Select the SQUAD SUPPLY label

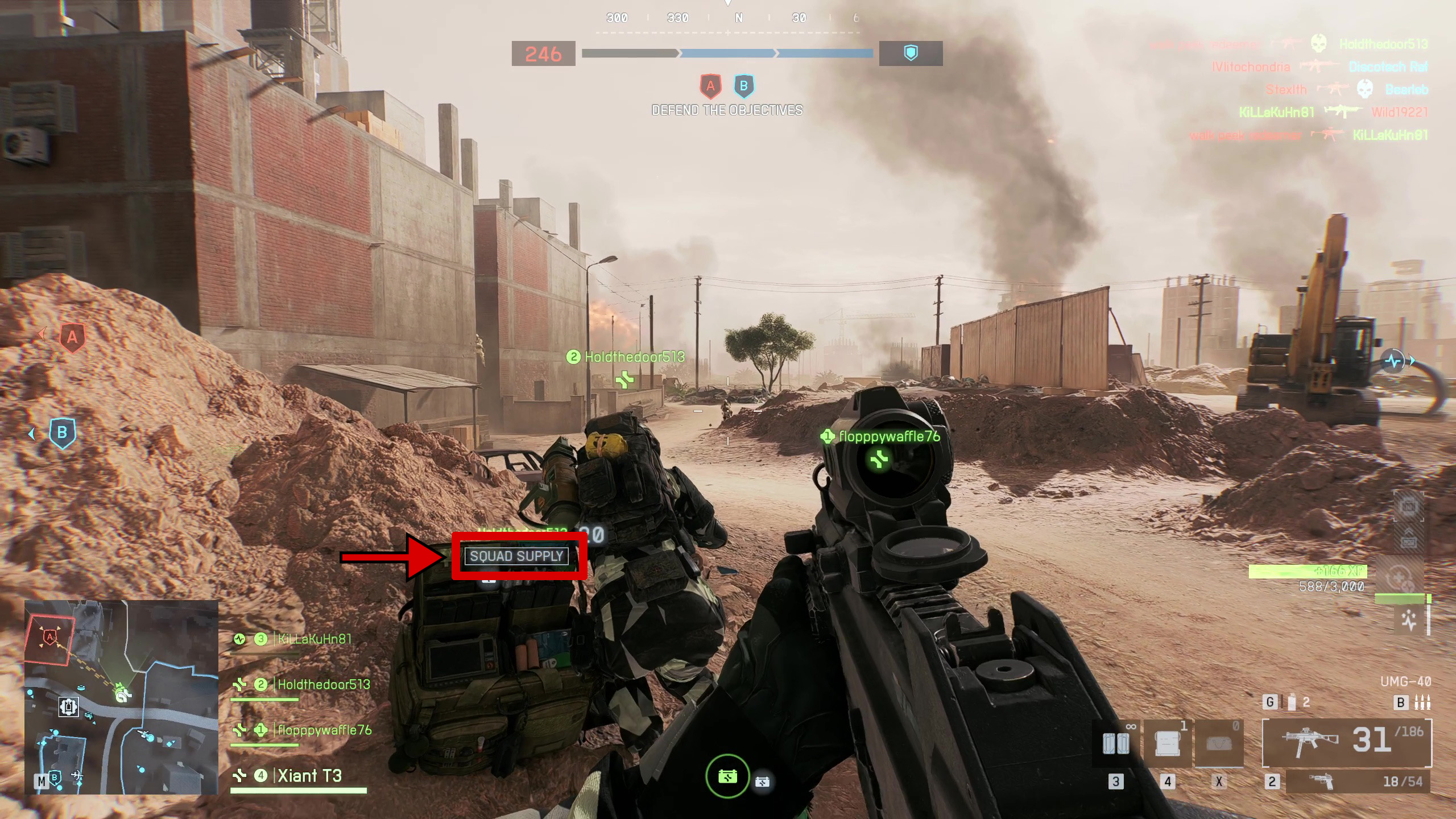coord(516,556)
